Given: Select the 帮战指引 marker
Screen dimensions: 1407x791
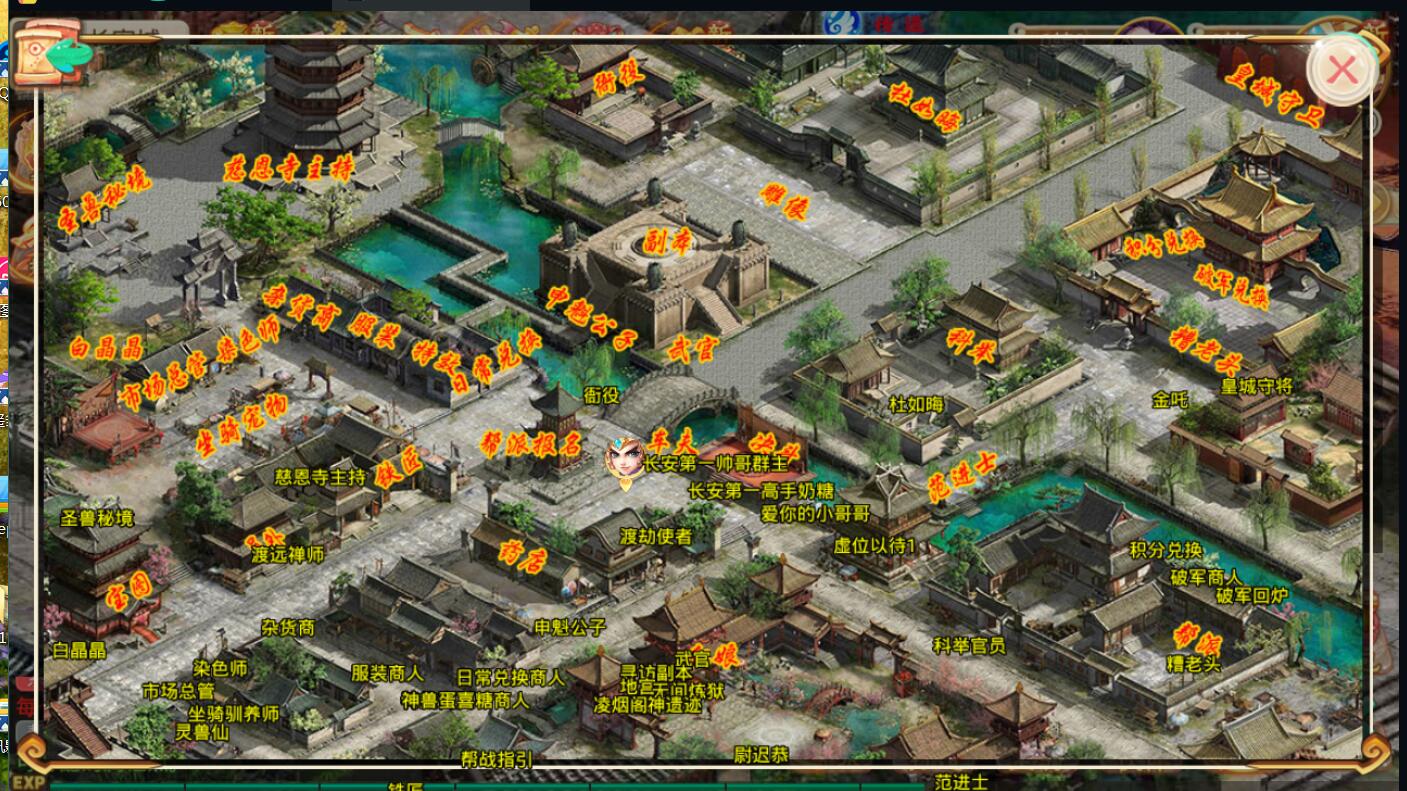Looking at the screenshot, I should point(497,759).
